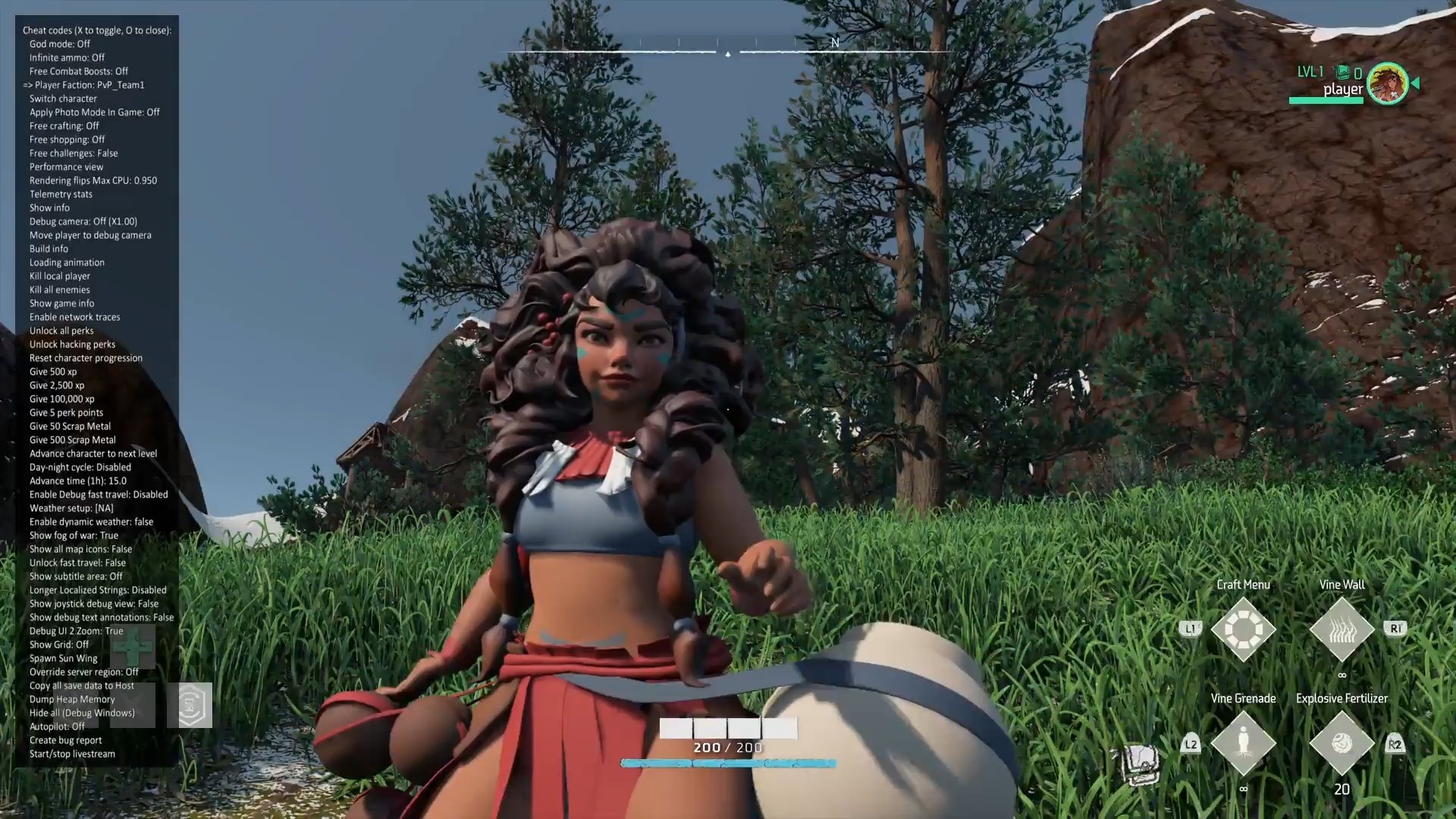Open the Craft Menu diamond icon
The width and height of the screenshot is (1456, 819).
click(x=1243, y=629)
